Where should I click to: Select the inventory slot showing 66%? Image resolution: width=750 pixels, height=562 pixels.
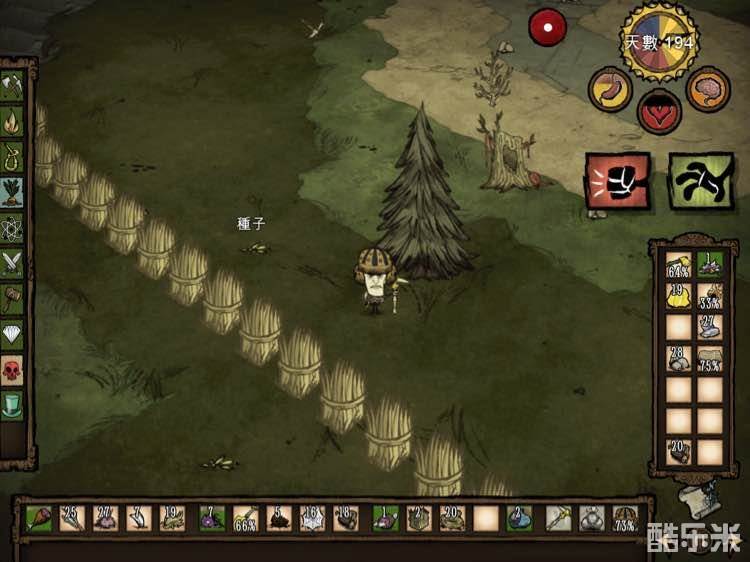245,518
